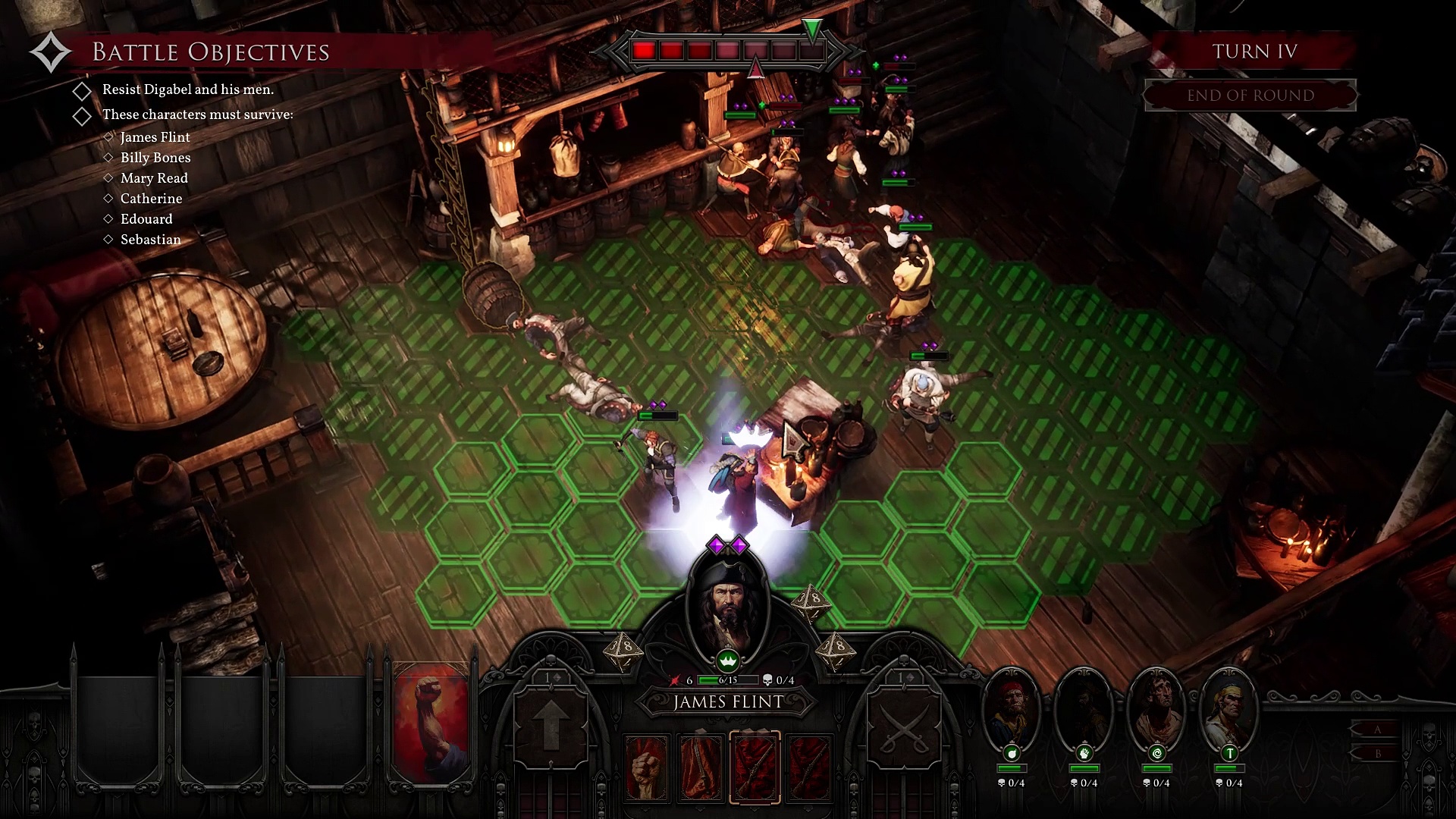The width and height of the screenshot is (1456, 819).
Task: Select the gaunt dark-haired man portrait
Action: (x=1156, y=707)
